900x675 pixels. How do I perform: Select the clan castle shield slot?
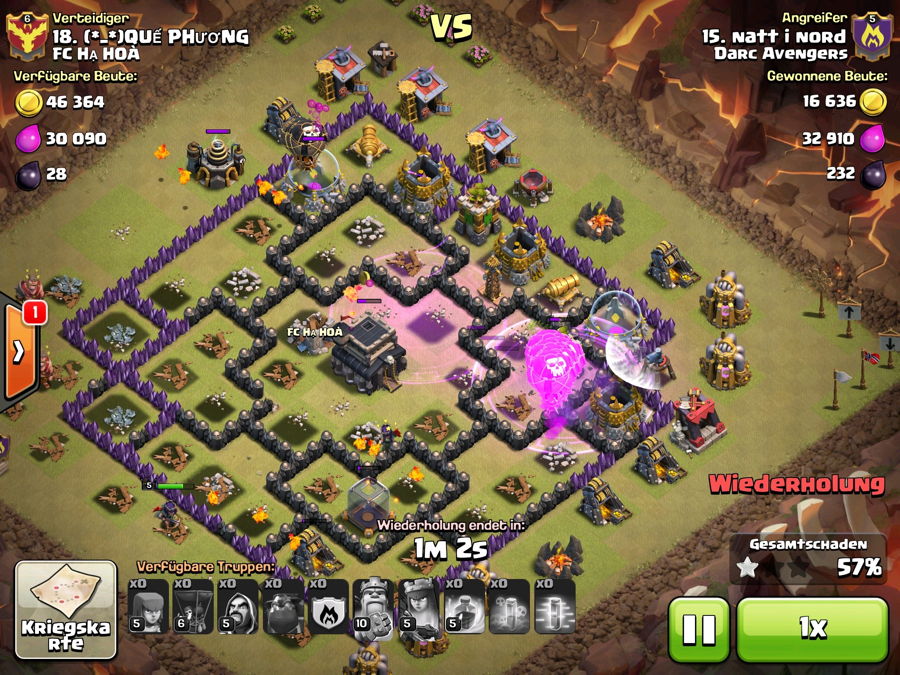pos(328,607)
